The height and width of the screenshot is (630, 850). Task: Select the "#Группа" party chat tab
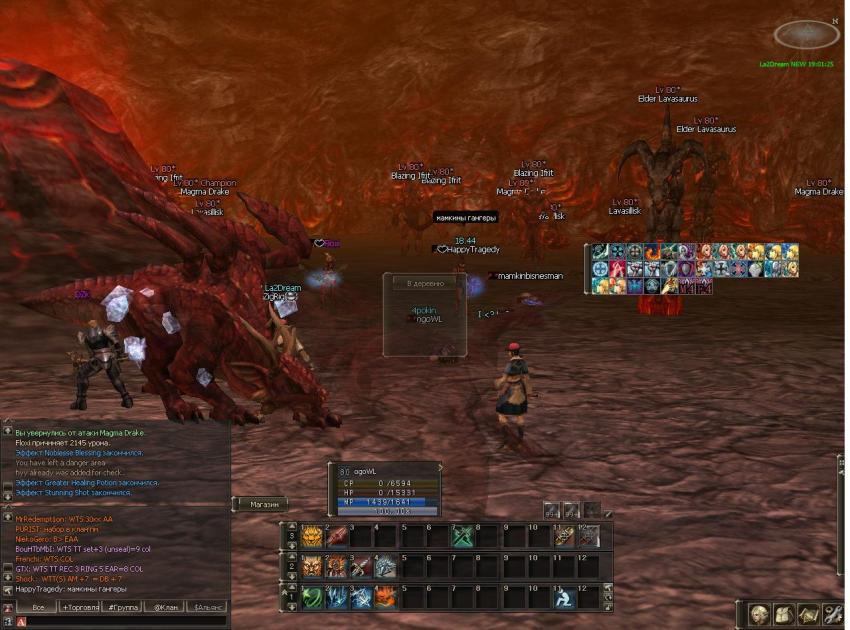pyautogui.click(x=123, y=607)
